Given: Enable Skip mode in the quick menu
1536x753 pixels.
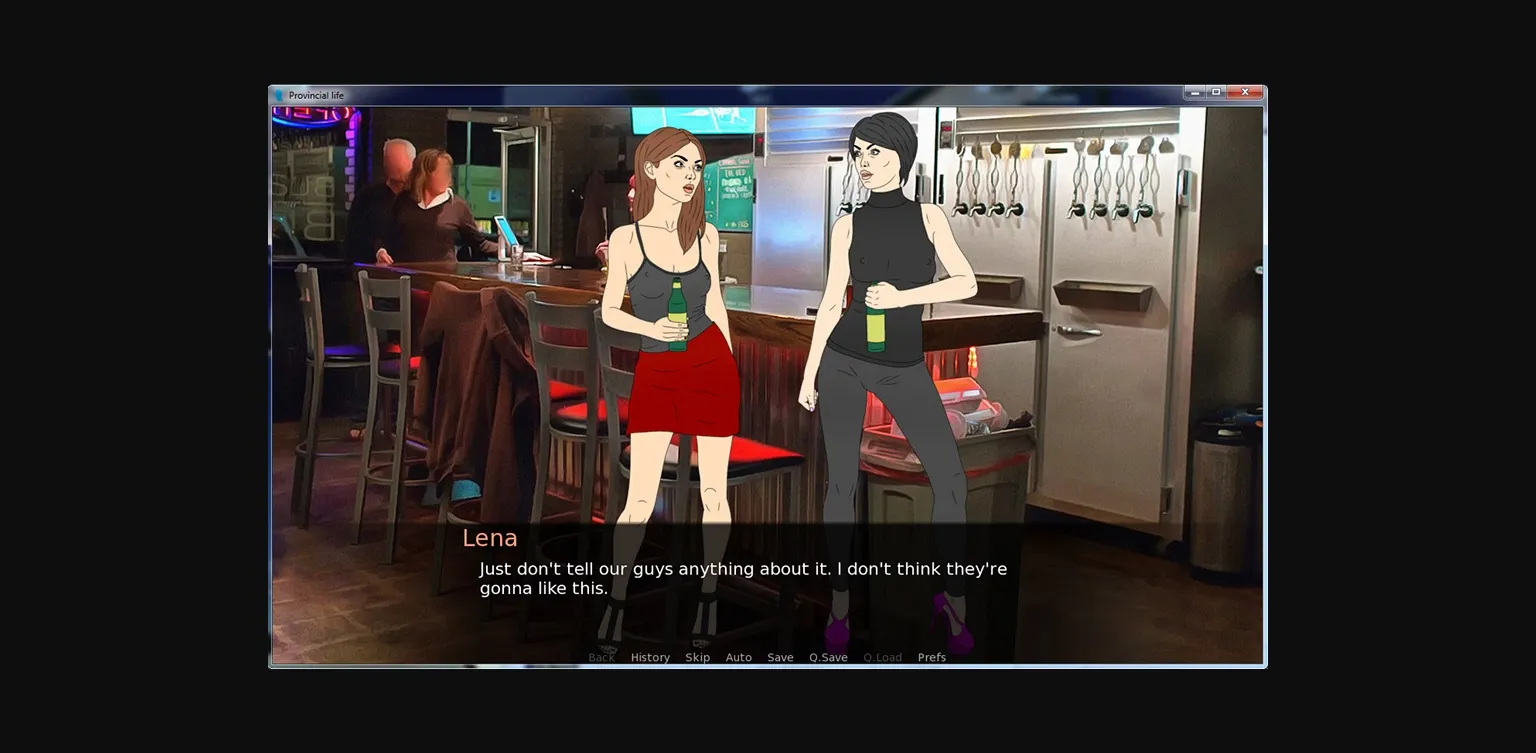Looking at the screenshot, I should 697,657.
